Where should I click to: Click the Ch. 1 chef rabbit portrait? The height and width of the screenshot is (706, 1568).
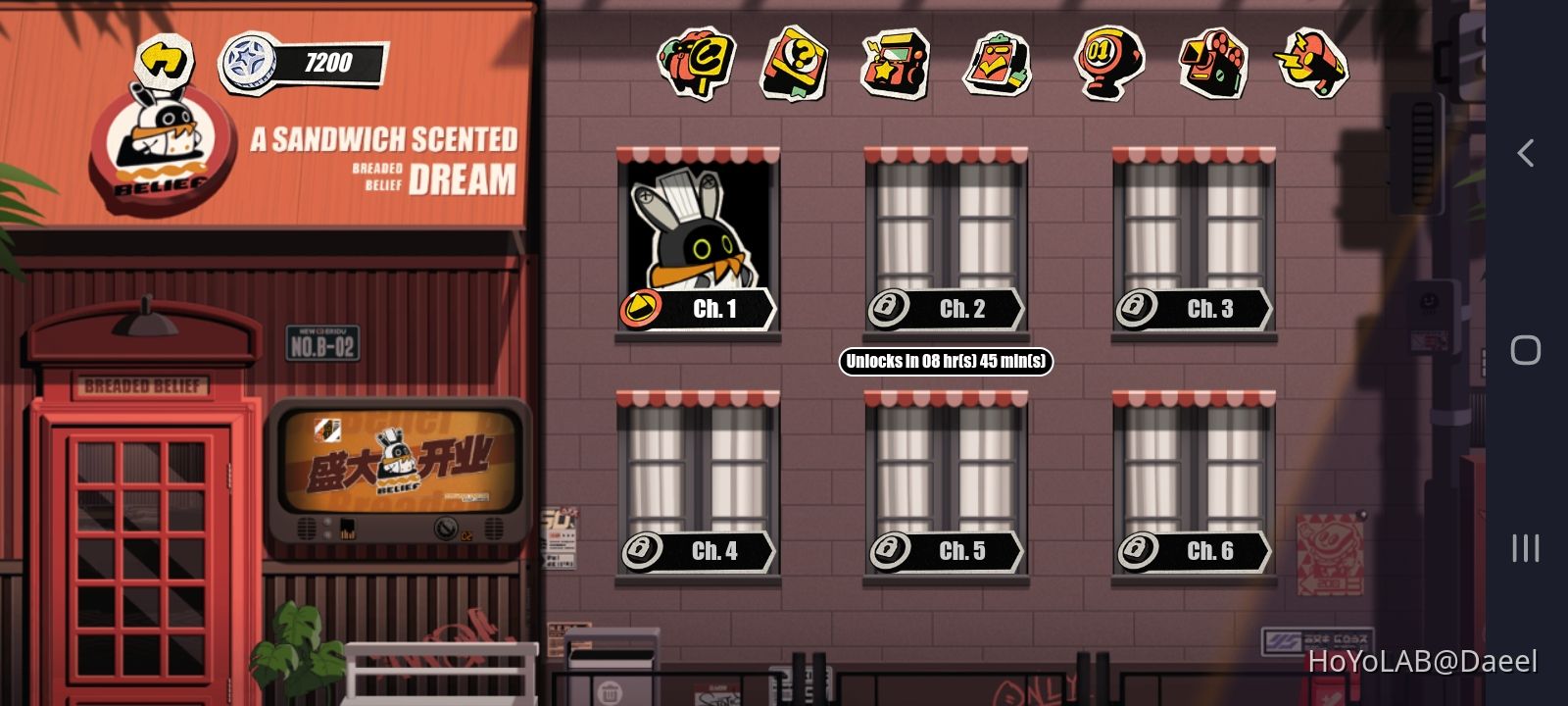point(696,230)
